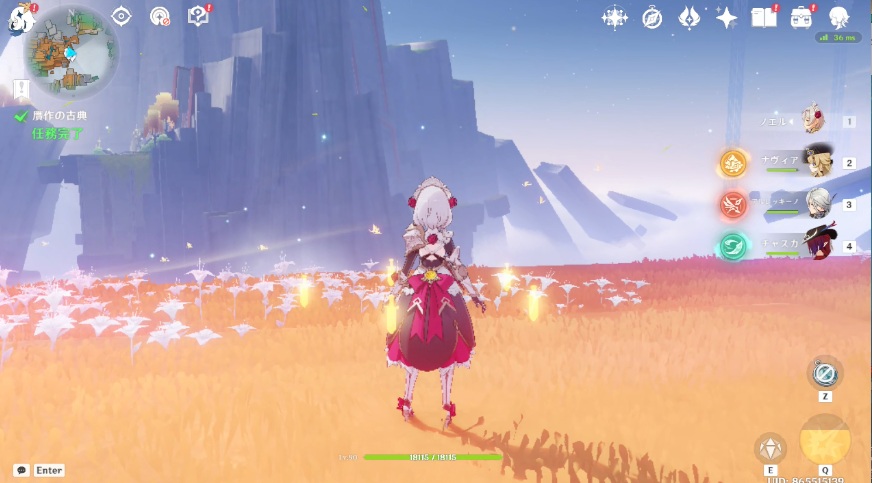This screenshot has width=872, height=483.
Task: Open the open-book icon with the red alert
Action: (x=764, y=17)
